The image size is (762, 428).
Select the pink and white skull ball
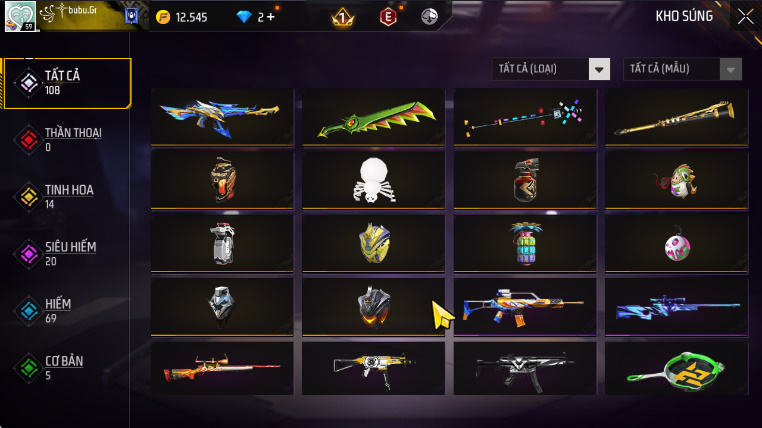[676, 245]
